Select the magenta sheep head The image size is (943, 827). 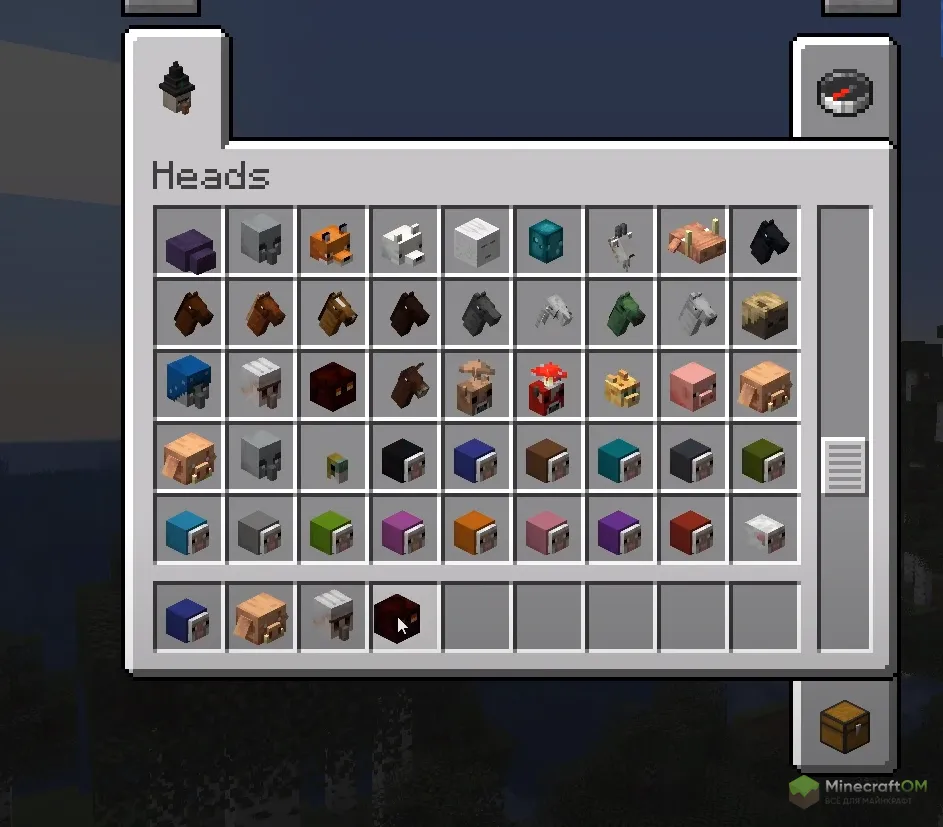(x=405, y=529)
